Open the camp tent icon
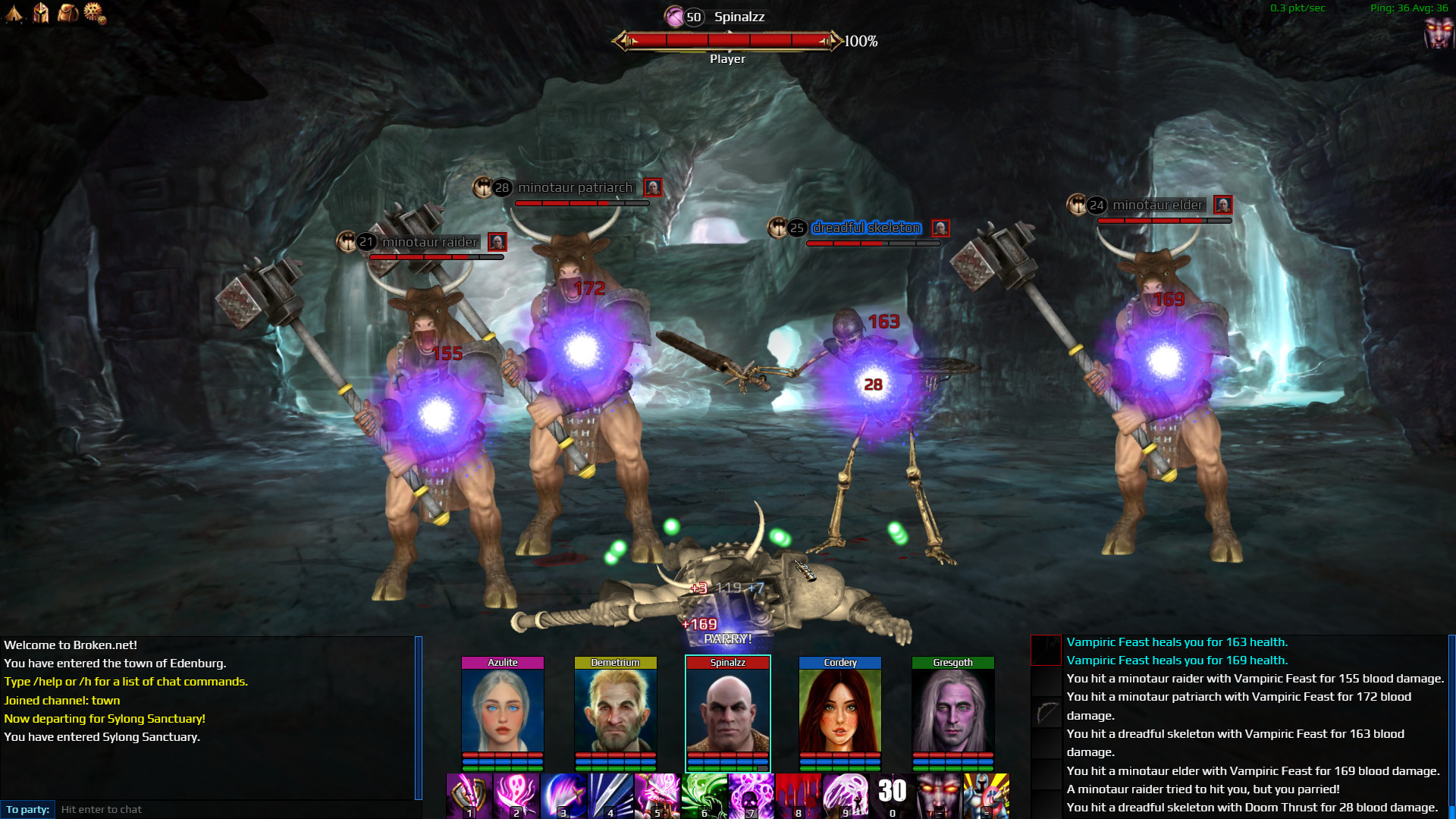 coord(14,12)
